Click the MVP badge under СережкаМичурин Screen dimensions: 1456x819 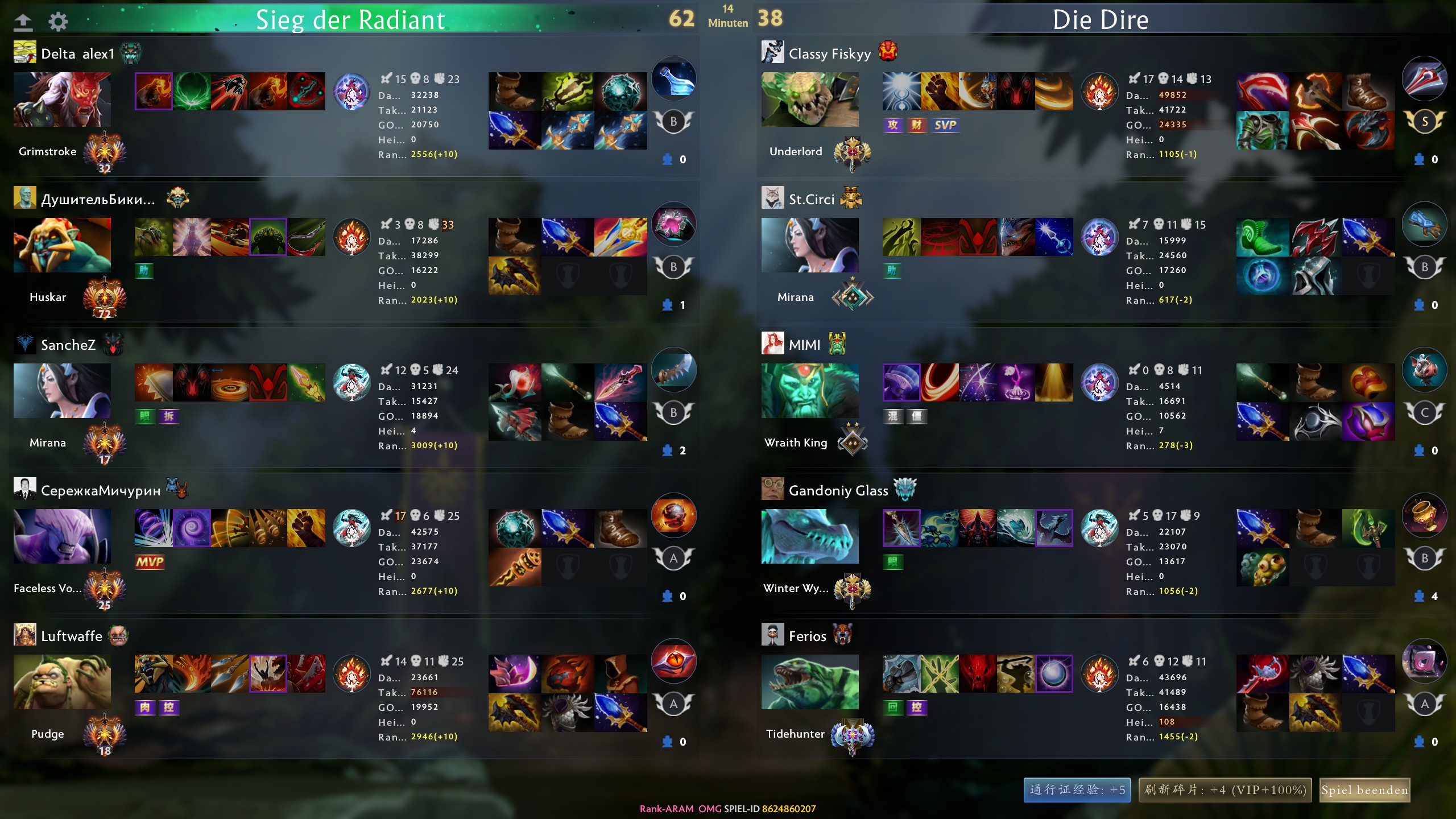[150, 563]
